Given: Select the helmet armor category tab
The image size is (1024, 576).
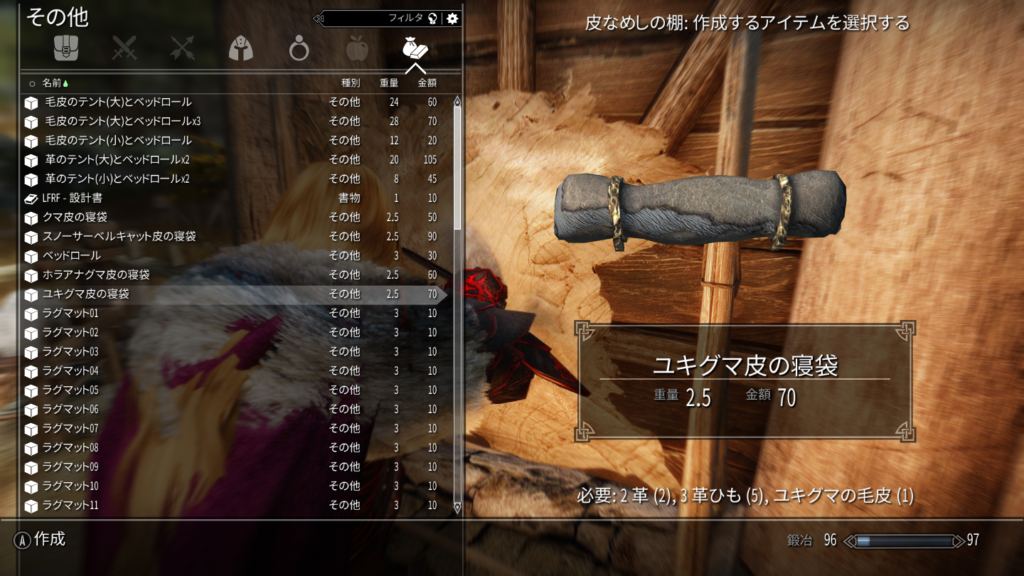Looking at the screenshot, I should [x=240, y=48].
